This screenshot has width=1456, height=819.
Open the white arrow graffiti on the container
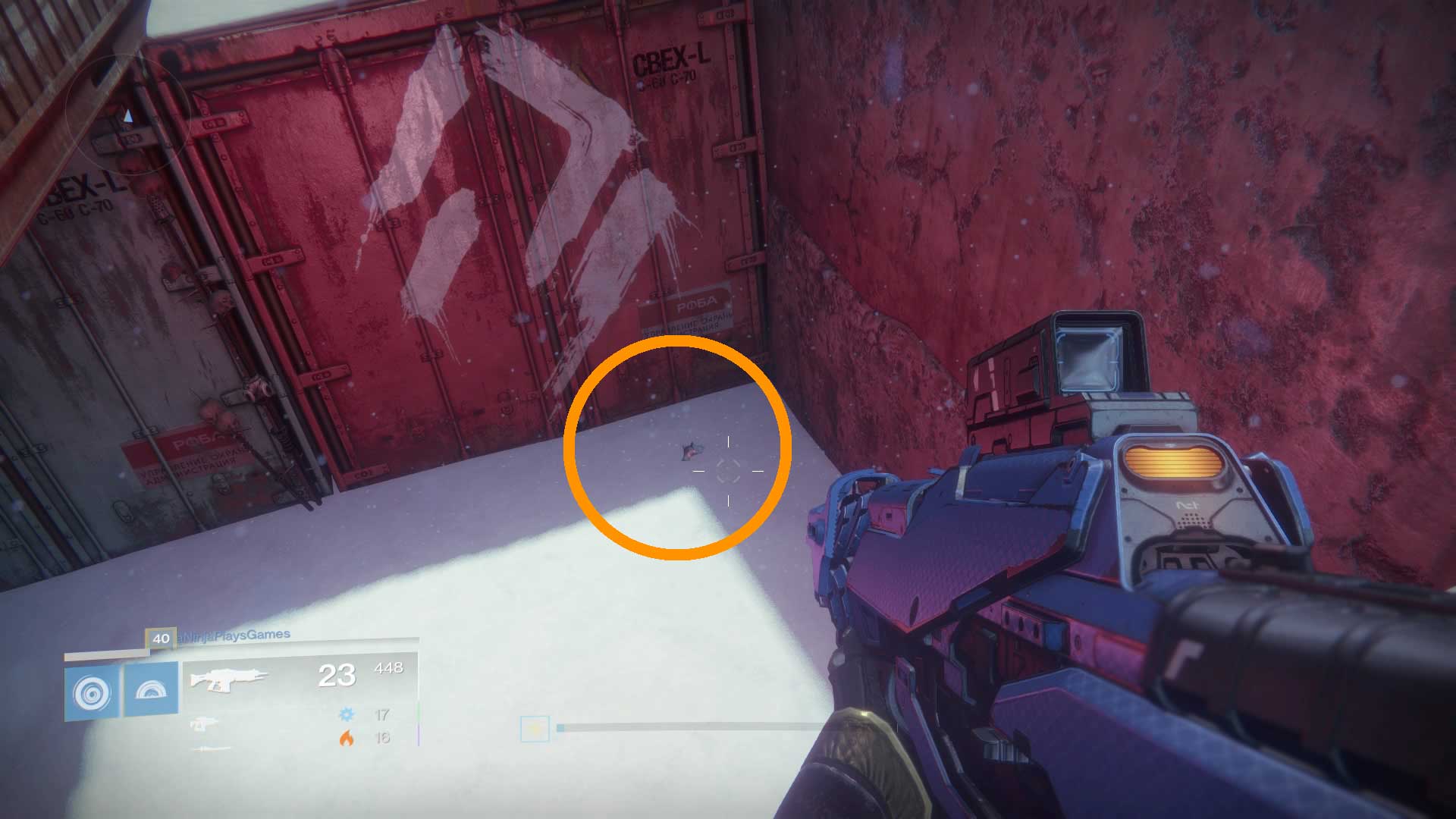point(531,190)
